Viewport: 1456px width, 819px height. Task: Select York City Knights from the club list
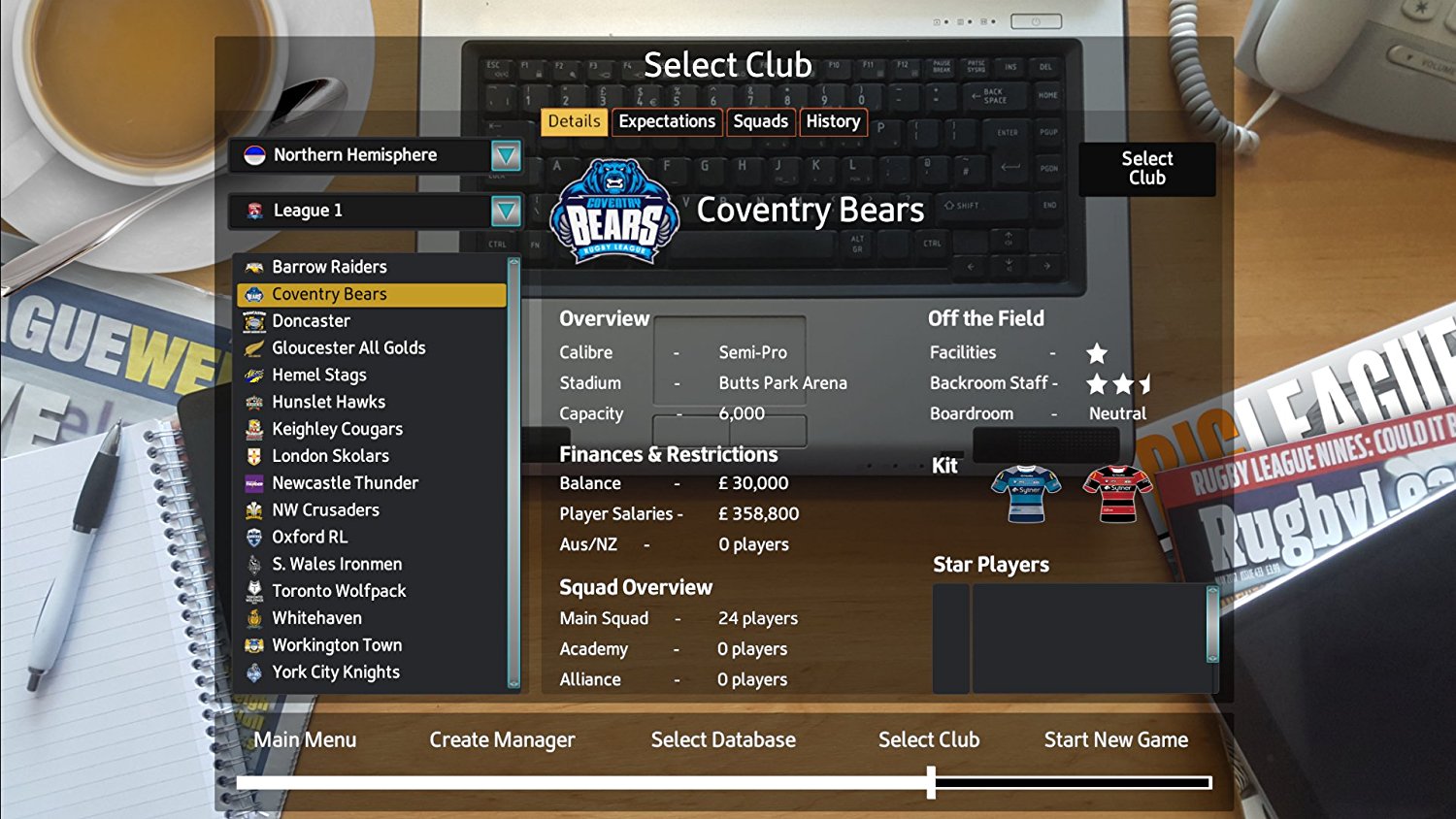click(x=335, y=672)
